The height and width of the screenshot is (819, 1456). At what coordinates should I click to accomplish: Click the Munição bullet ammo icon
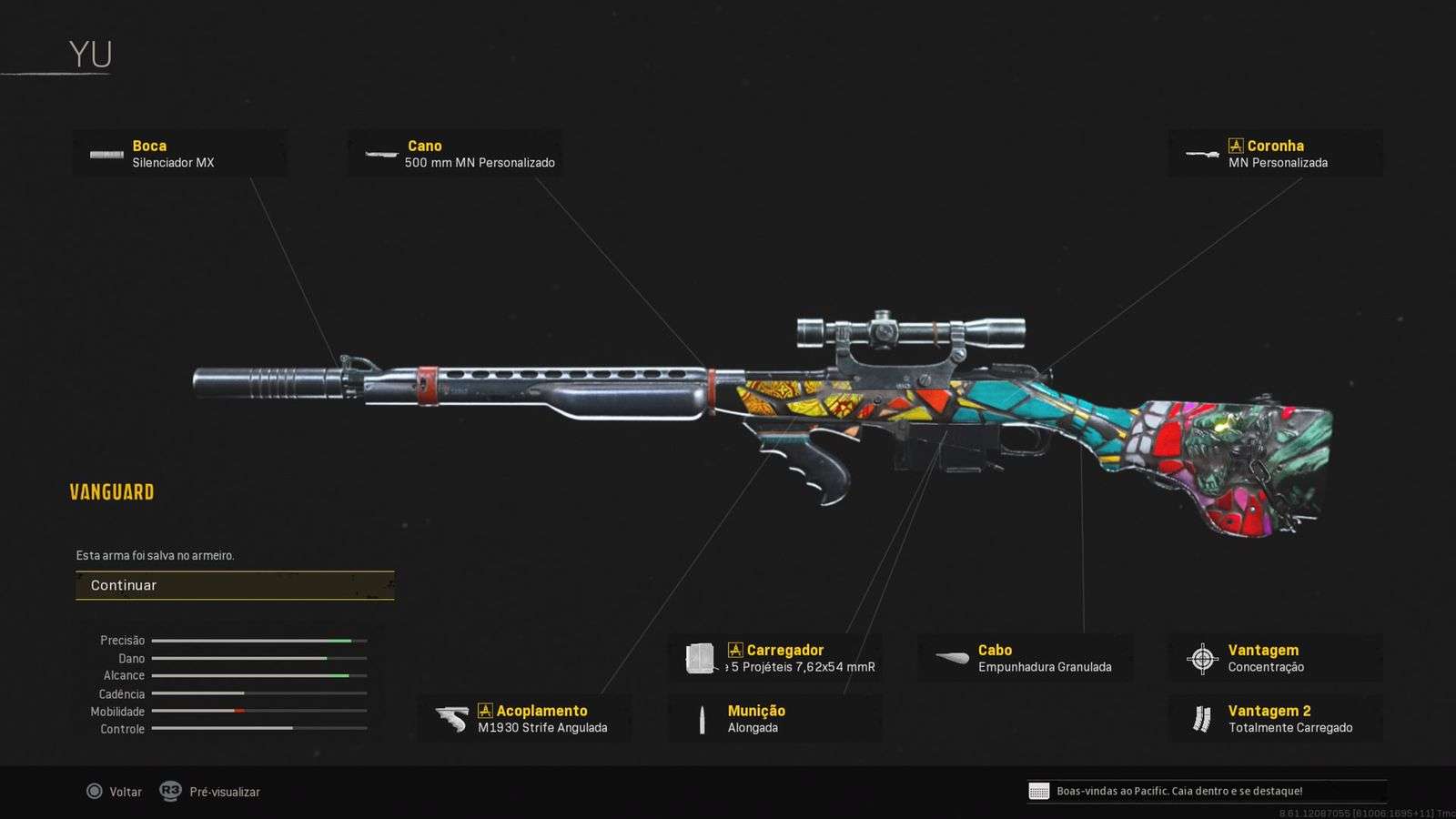point(703,718)
